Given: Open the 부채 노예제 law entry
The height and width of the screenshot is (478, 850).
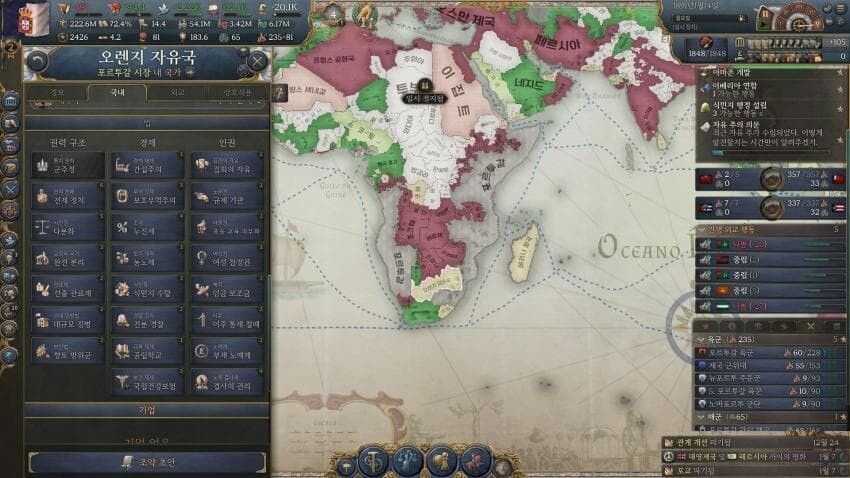Looking at the screenshot, I should [x=227, y=351].
